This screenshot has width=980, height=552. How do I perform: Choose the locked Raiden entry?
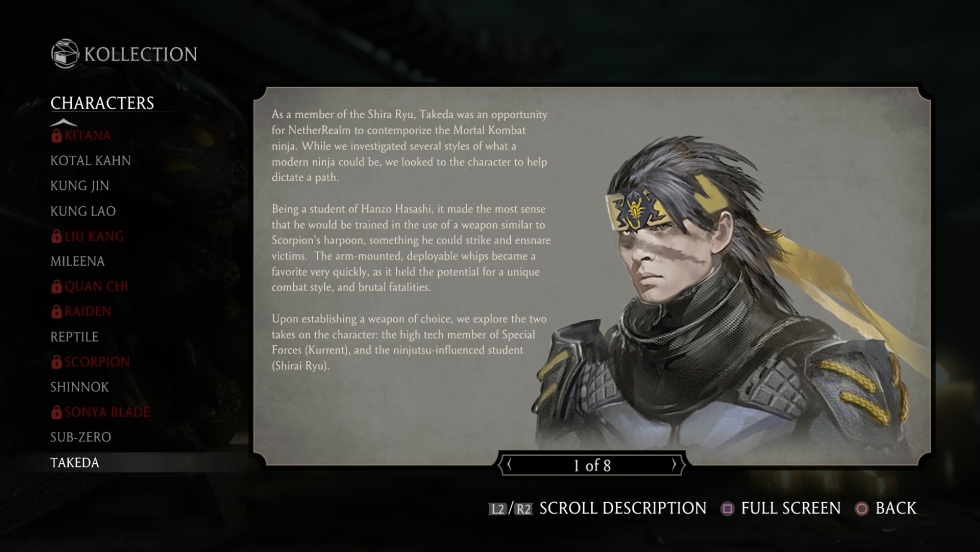tap(81, 311)
